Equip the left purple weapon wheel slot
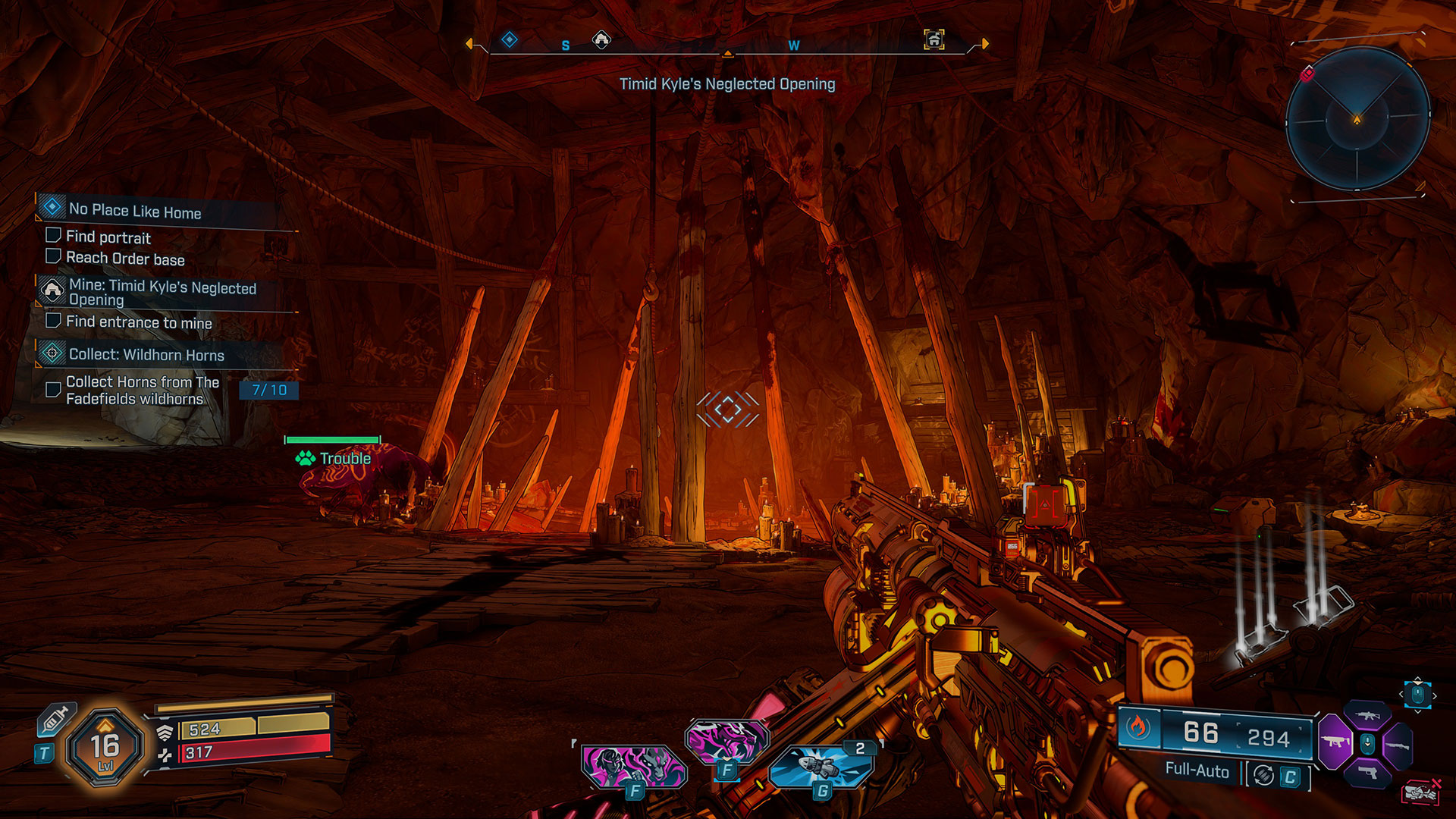The width and height of the screenshot is (1456, 819). click(x=1335, y=742)
